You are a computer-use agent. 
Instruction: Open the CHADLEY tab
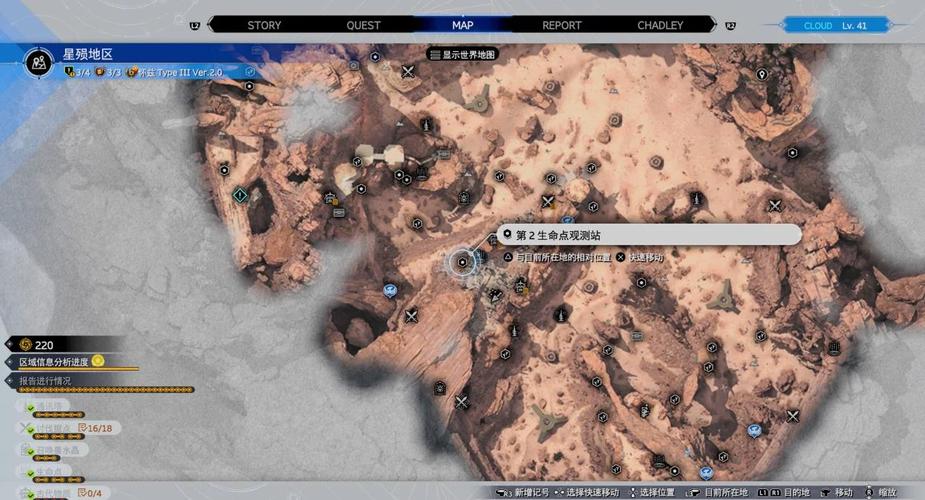point(660,25)
